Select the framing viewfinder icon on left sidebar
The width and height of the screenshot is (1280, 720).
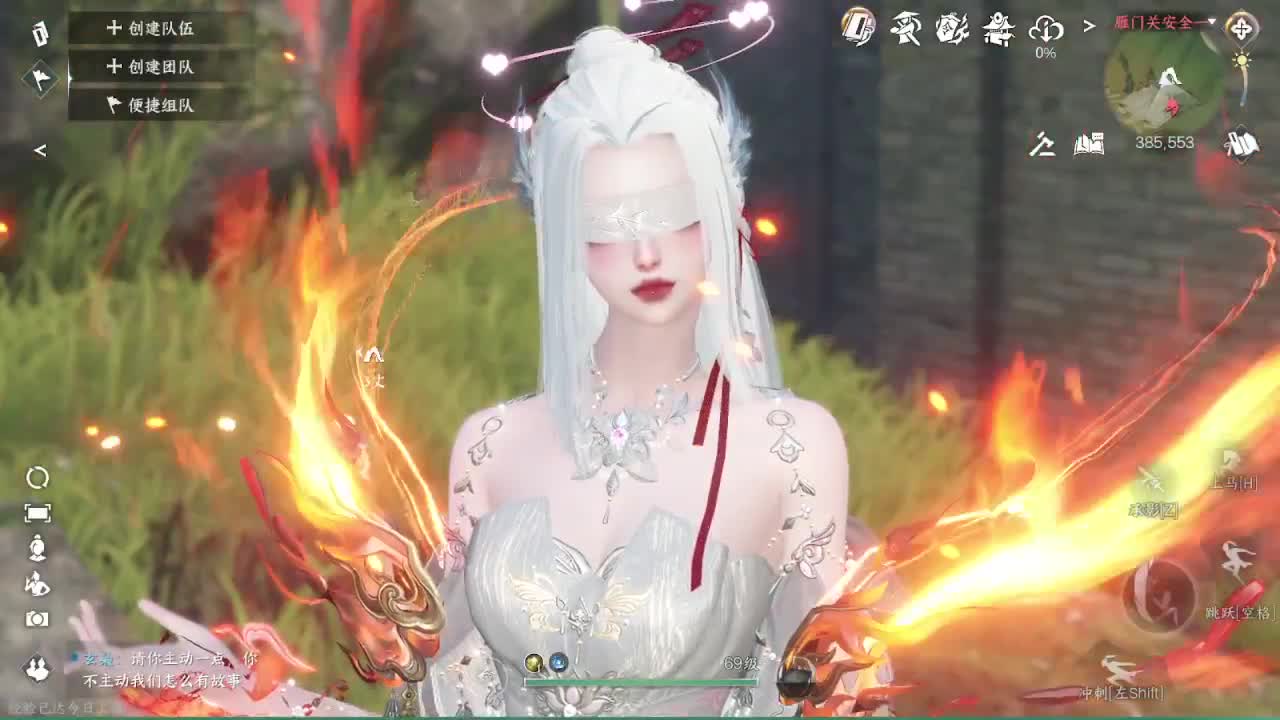coord(37,512)
